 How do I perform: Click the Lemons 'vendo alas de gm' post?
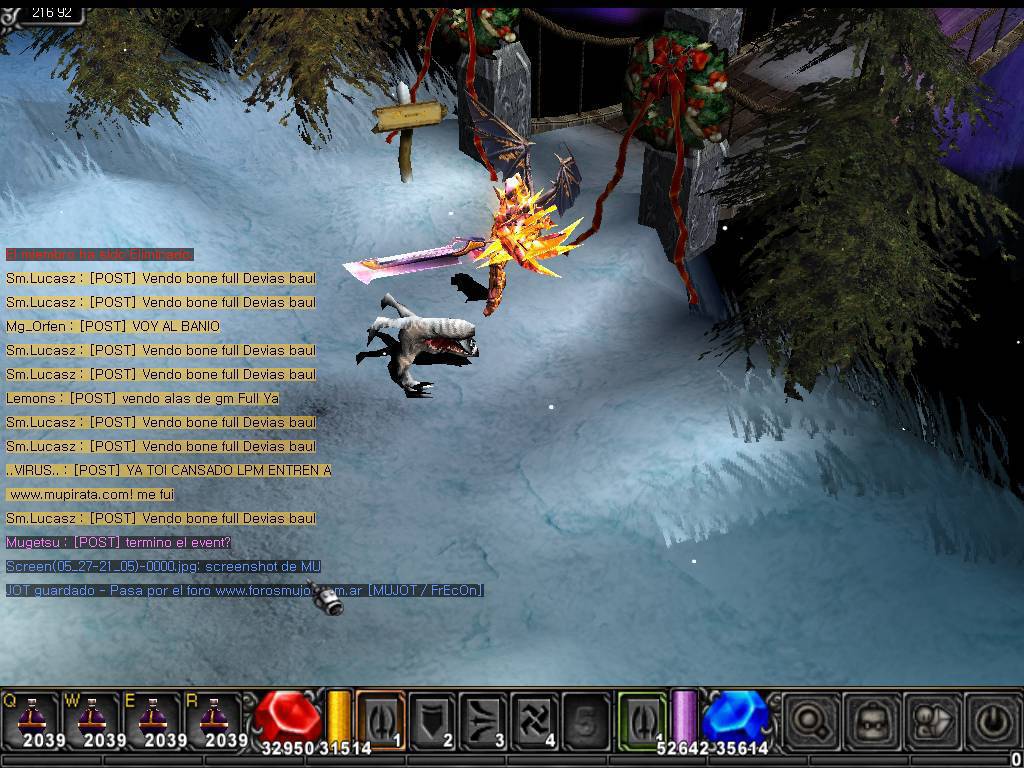click(142, 398)
